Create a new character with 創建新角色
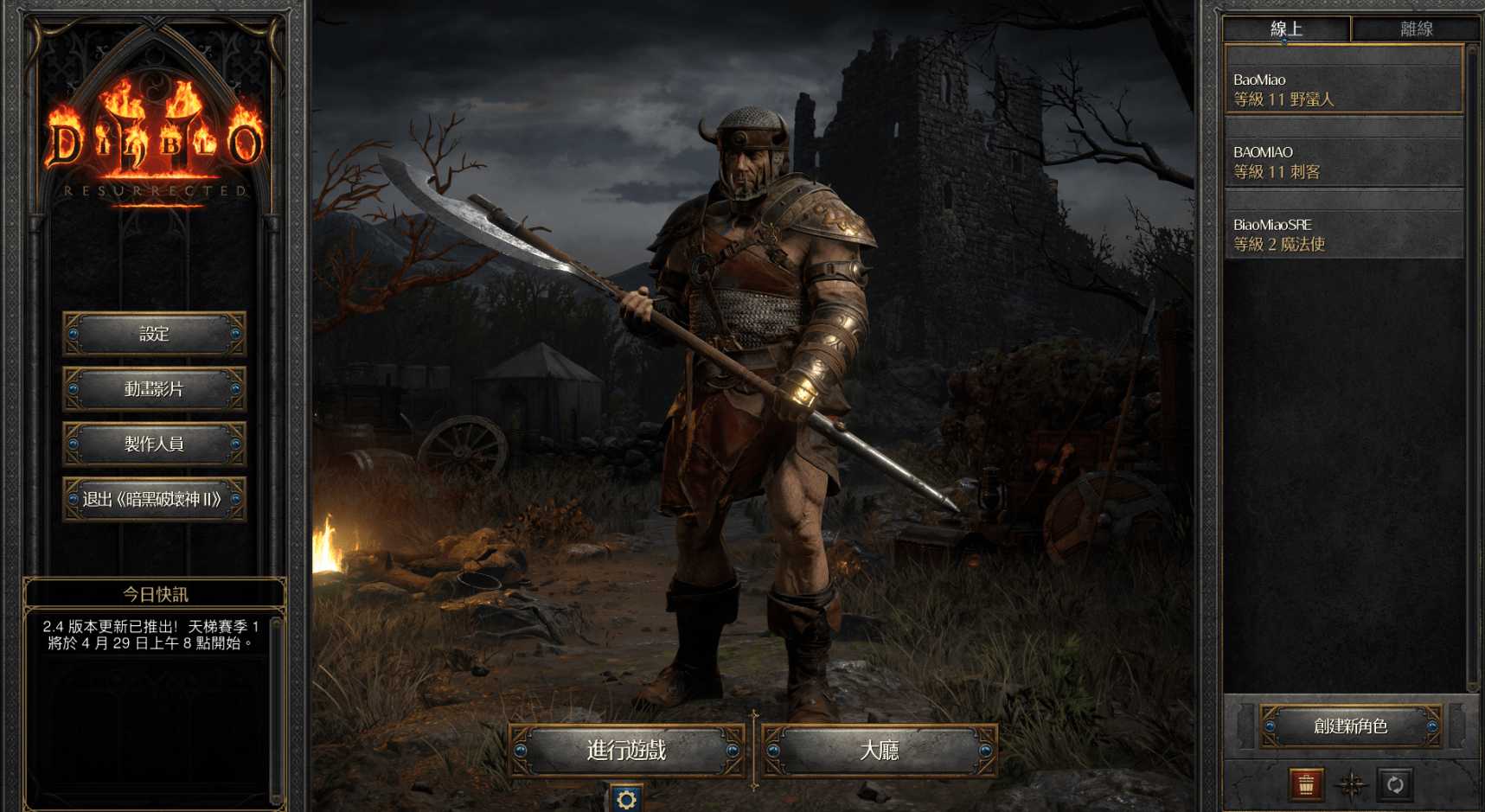This screenshot has width=1485, height=812. click(x=1350, y=726)
